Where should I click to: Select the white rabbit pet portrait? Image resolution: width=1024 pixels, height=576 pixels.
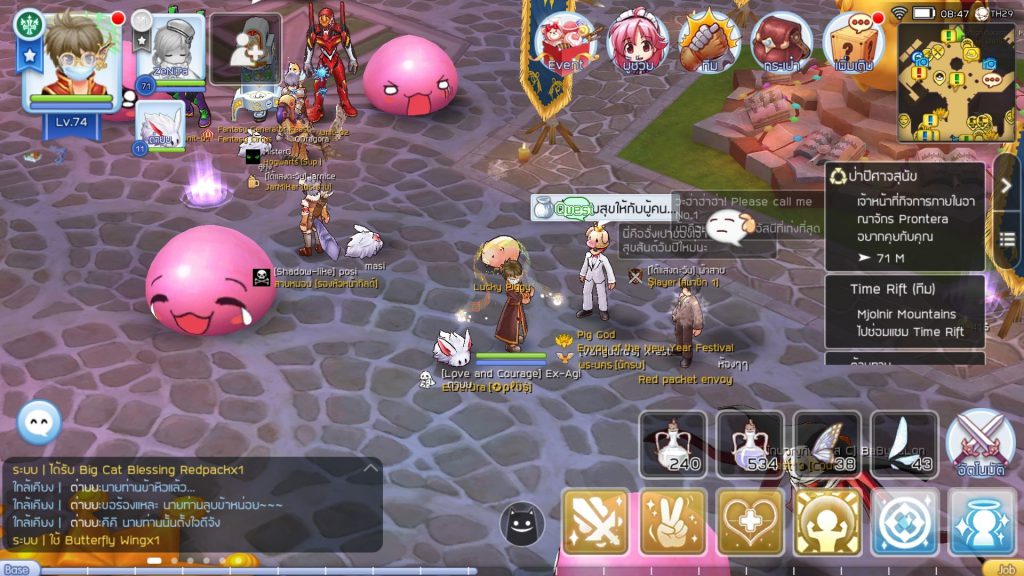161,125
